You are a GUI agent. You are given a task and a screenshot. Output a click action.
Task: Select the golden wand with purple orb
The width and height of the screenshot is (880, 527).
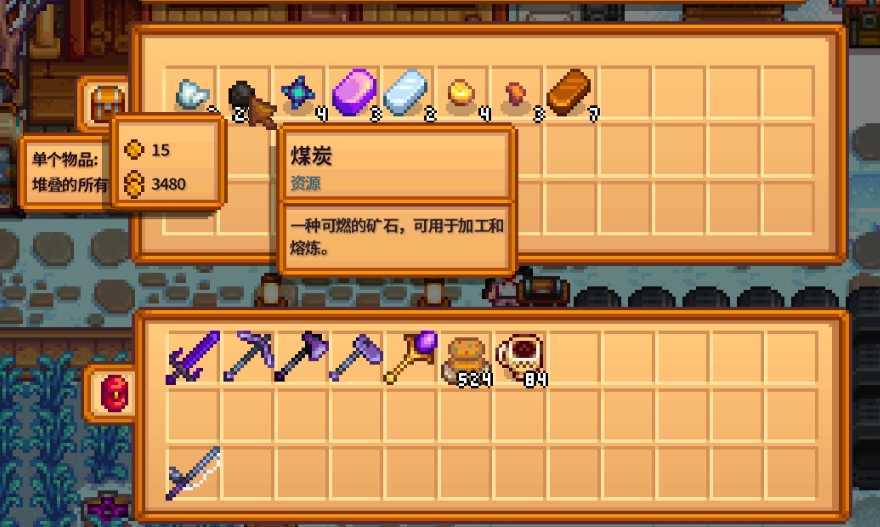409,358
